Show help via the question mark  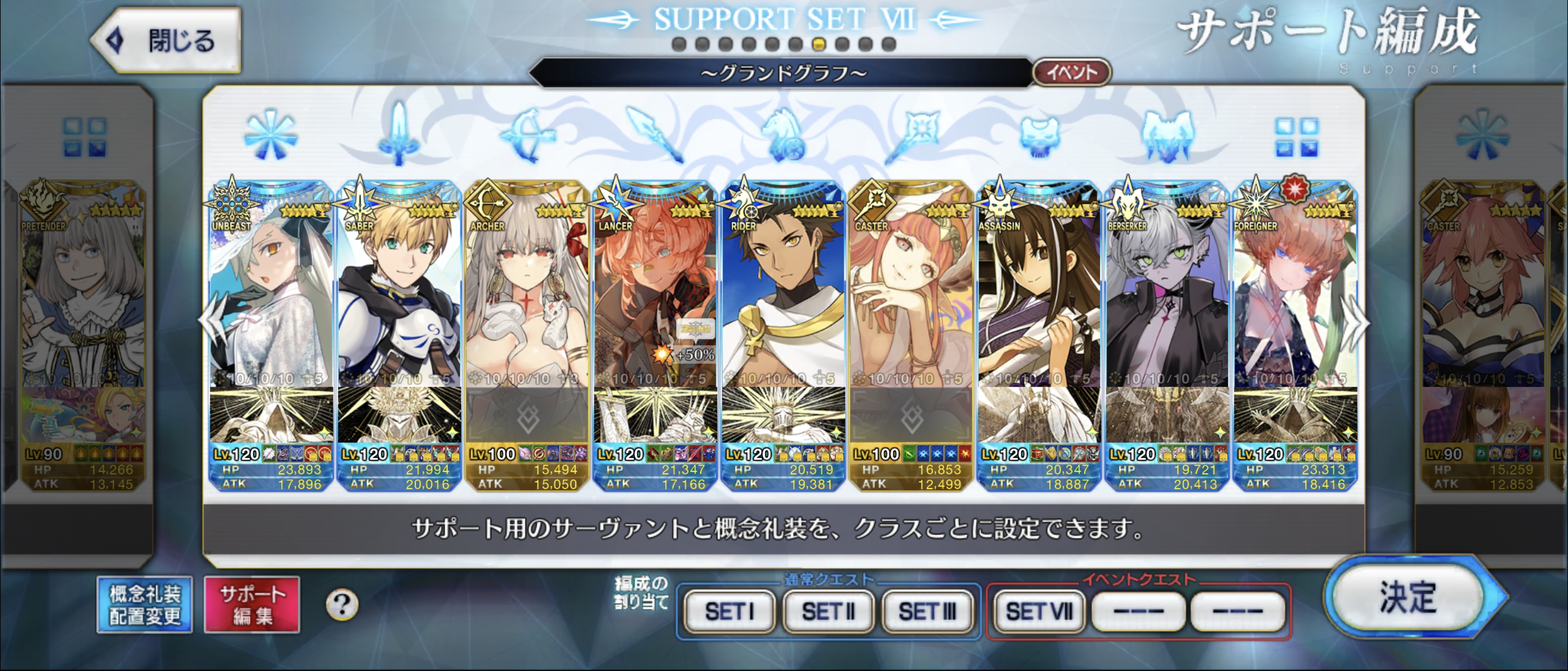point(342,605)
